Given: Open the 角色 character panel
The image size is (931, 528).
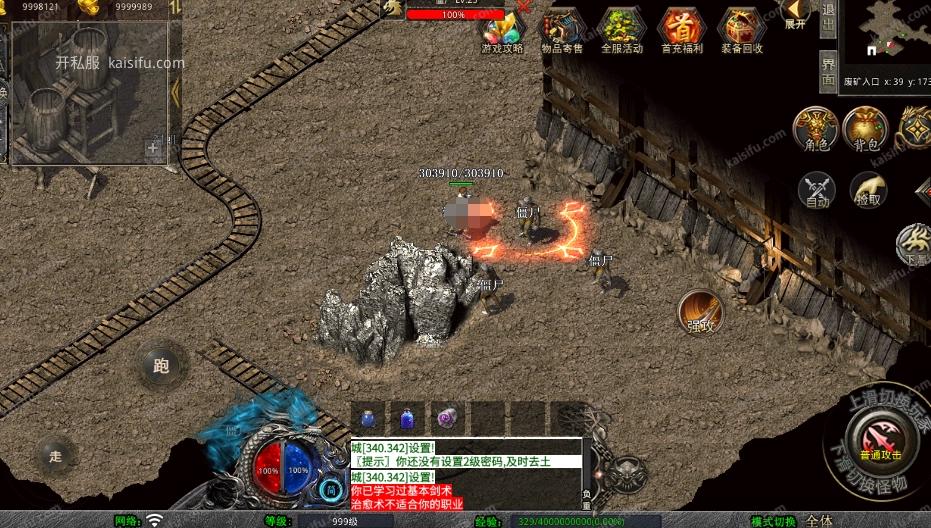Looking at the screenshot, I should coord(816,129).
